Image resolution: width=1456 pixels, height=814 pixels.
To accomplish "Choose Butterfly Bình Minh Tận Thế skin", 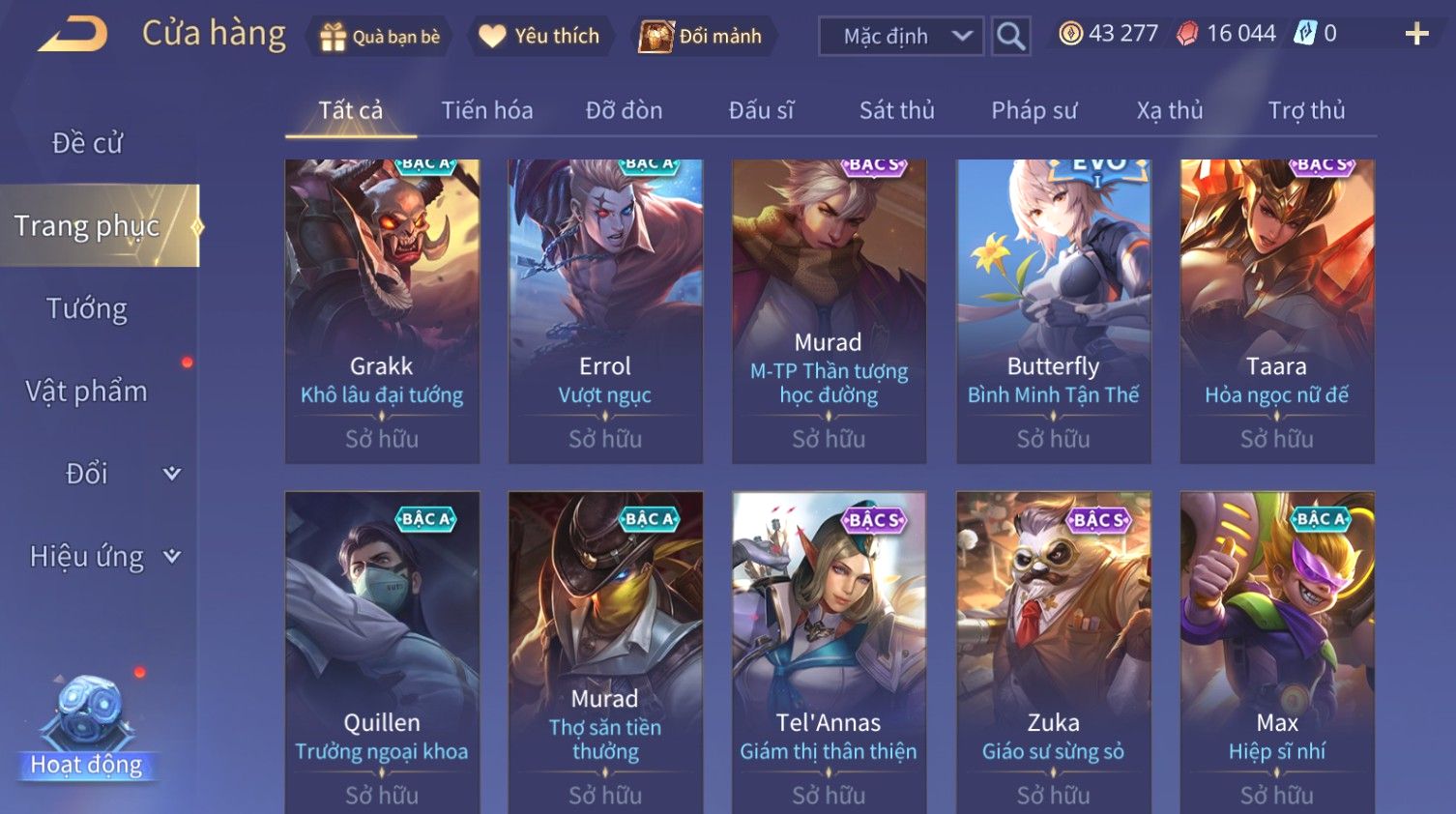I will (x=1053, y=310).
